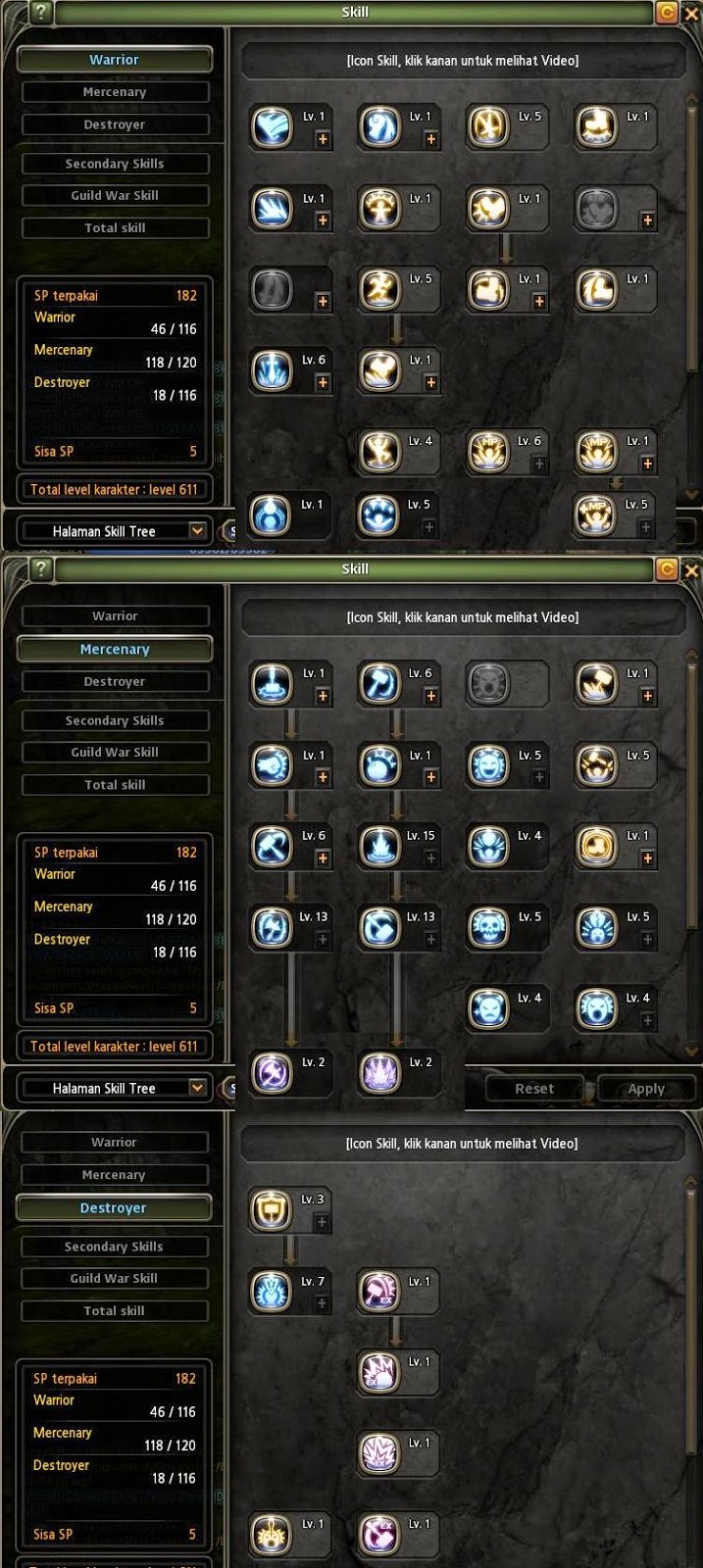Select the highlighted Warrior tab
Viewport: 703px width, 1568px height.
pyautogui.click(x=115, y=60)
